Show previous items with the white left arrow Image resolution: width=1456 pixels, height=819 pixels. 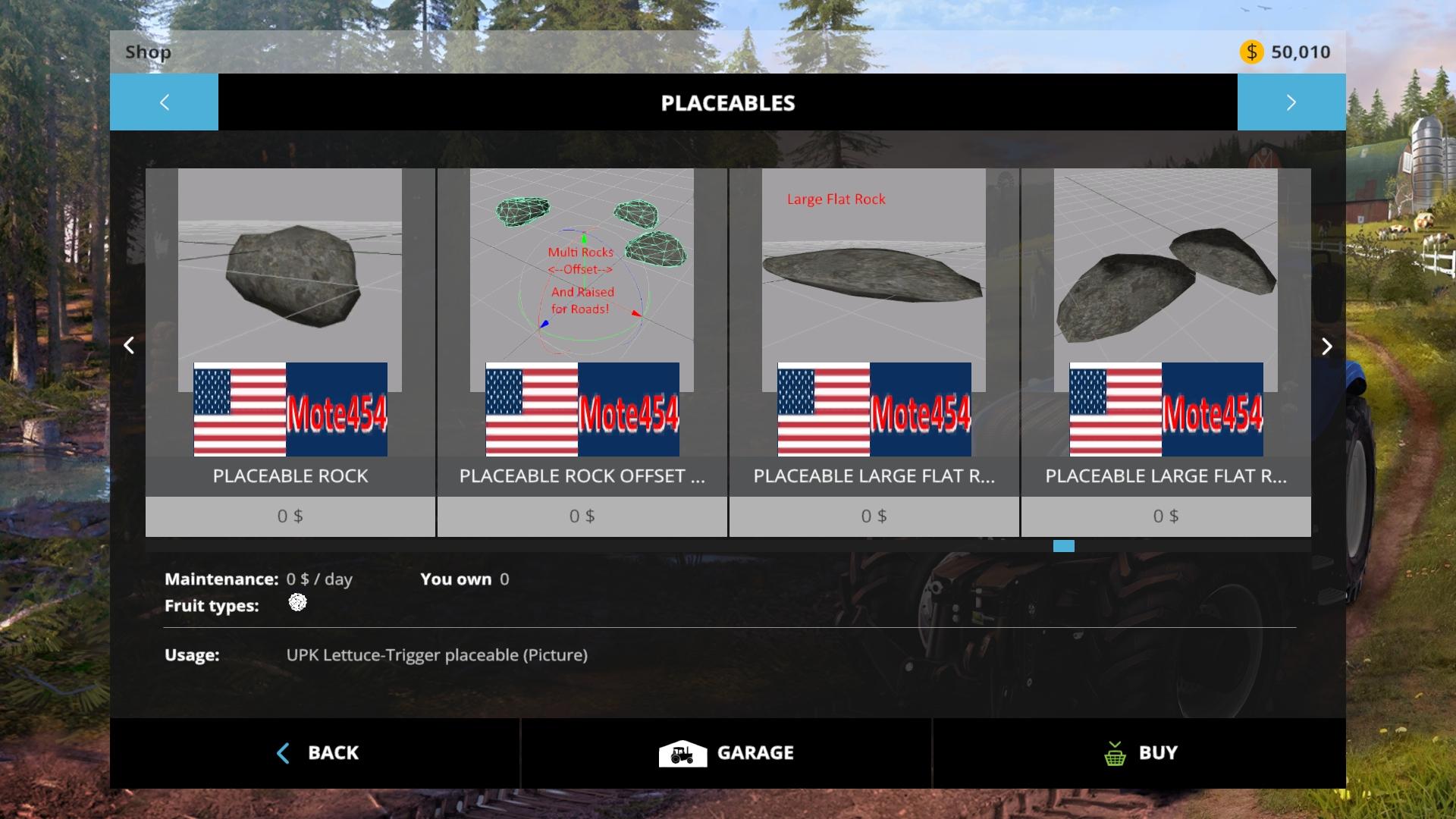coord(129,346)
